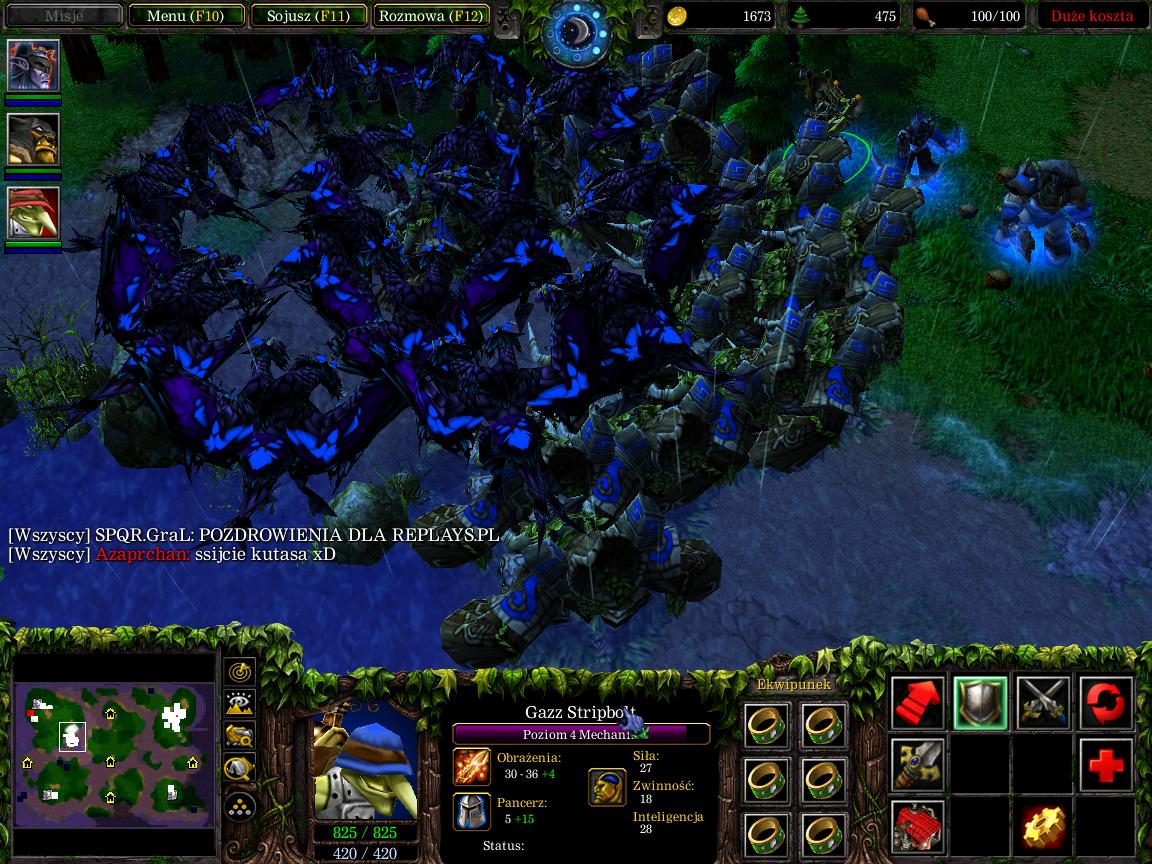The image size is (1152, 864).
Task: Click Gazz Stripbolt's hero portrait
Action: coord(365,762)
